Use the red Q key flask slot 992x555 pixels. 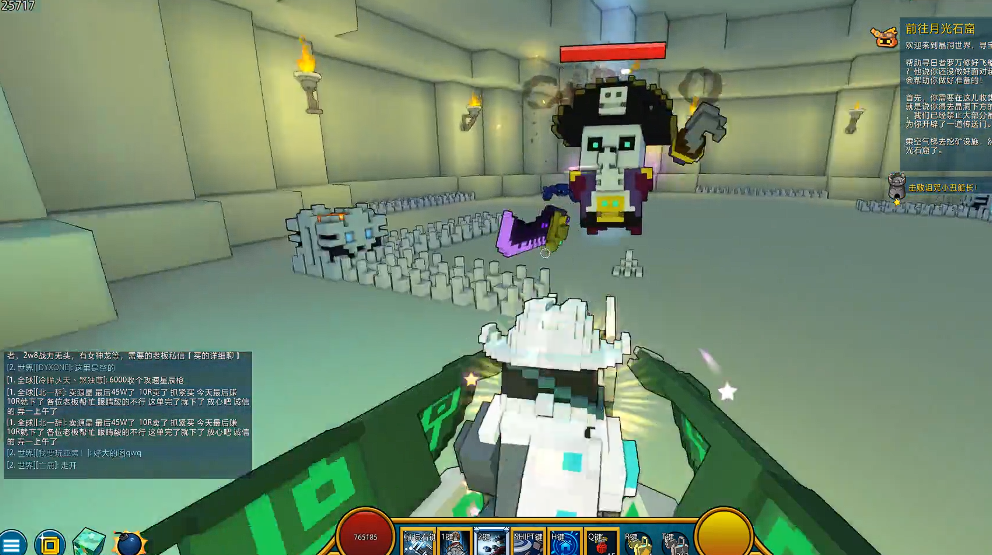601,541
